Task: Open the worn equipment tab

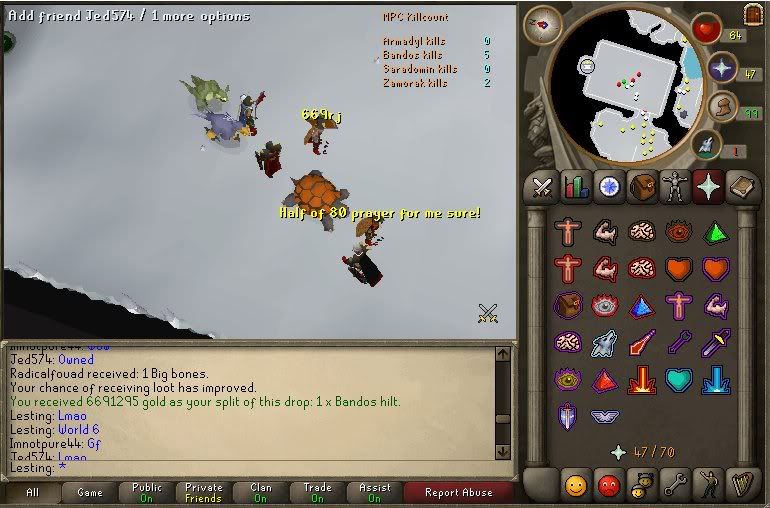Action: pyautogui.click(x=675, y=187)
